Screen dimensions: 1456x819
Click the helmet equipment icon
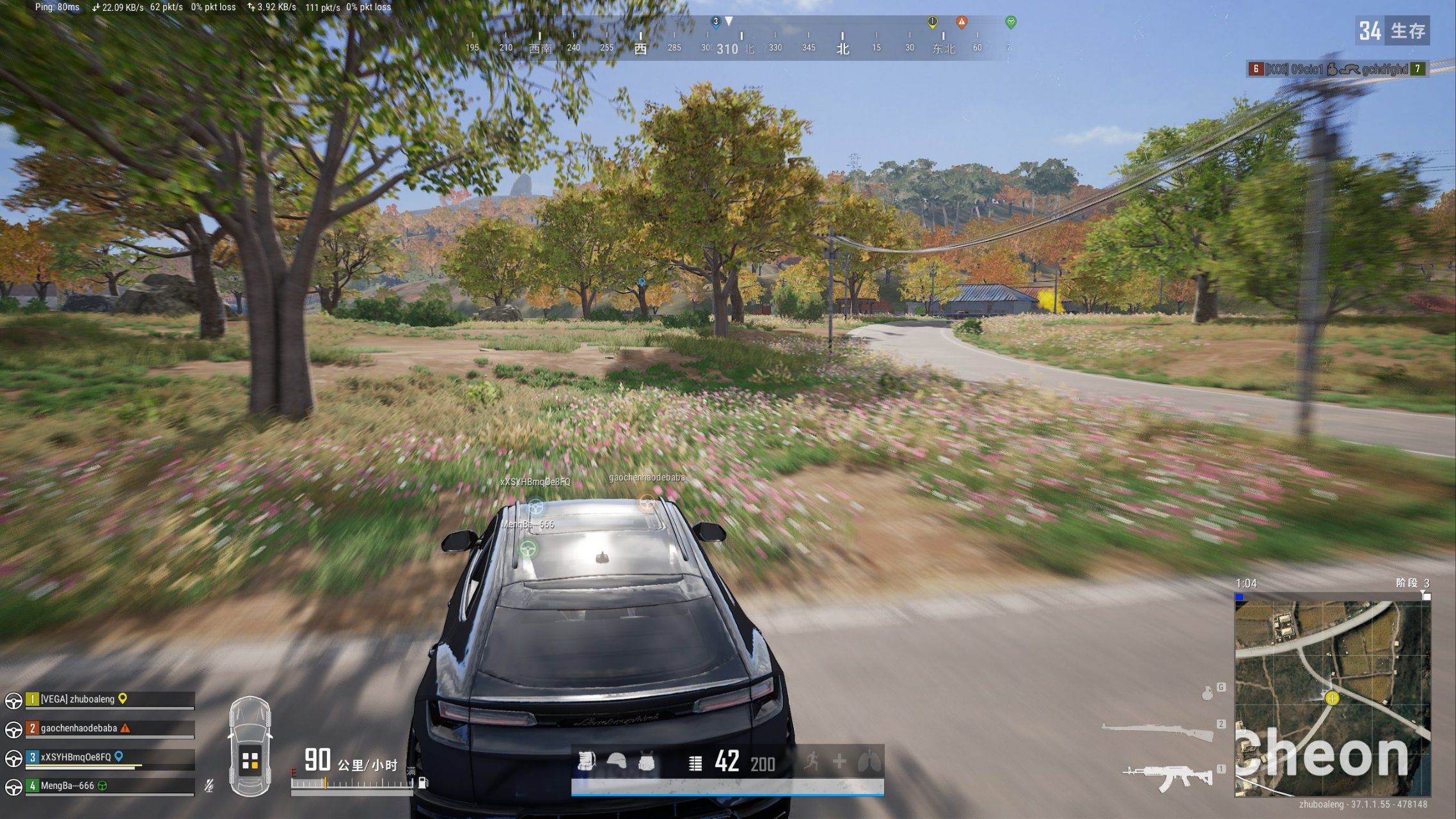click(616, 761)
